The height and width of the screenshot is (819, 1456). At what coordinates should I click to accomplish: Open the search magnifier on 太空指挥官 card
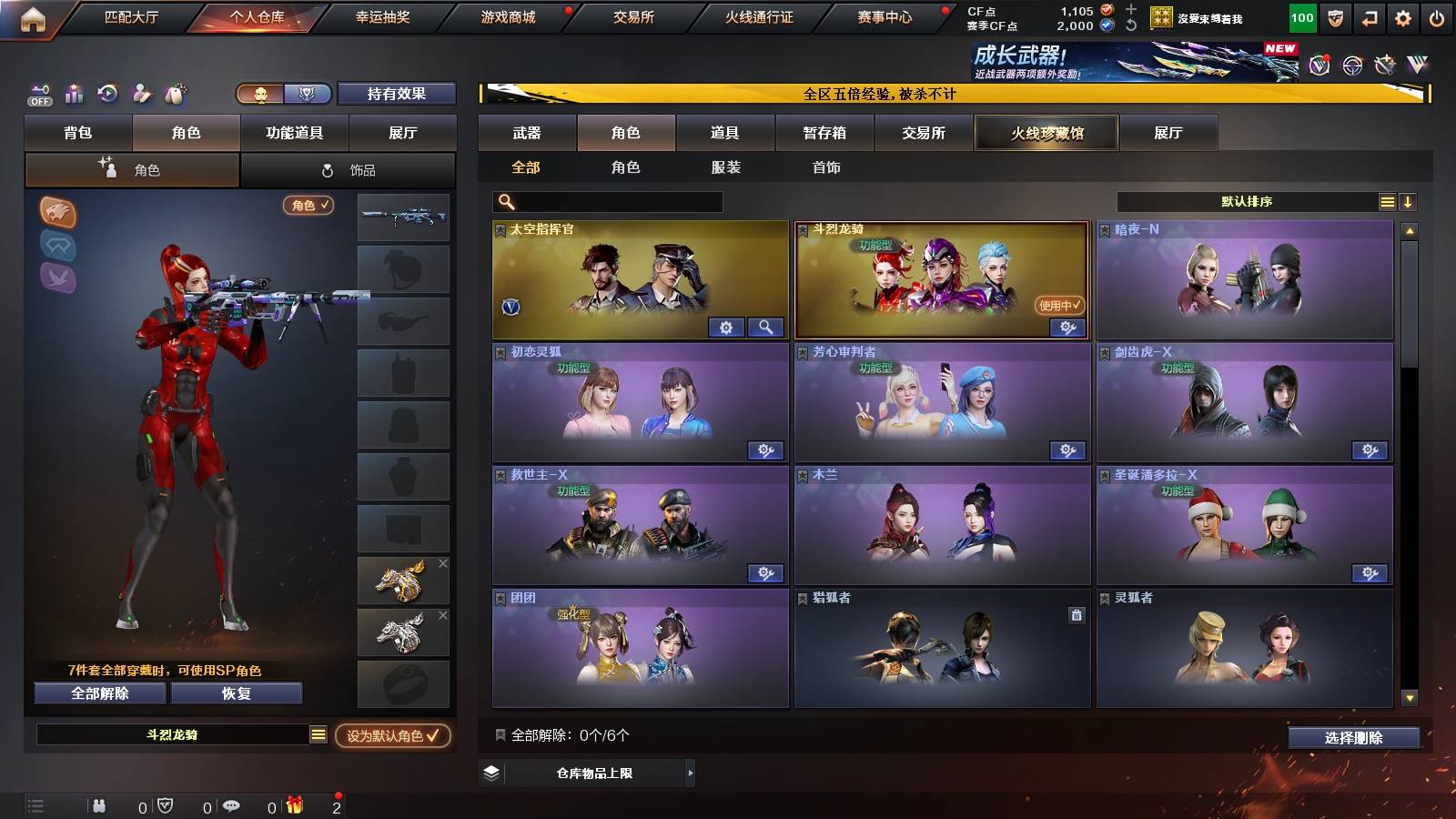[x=765, y=325]
